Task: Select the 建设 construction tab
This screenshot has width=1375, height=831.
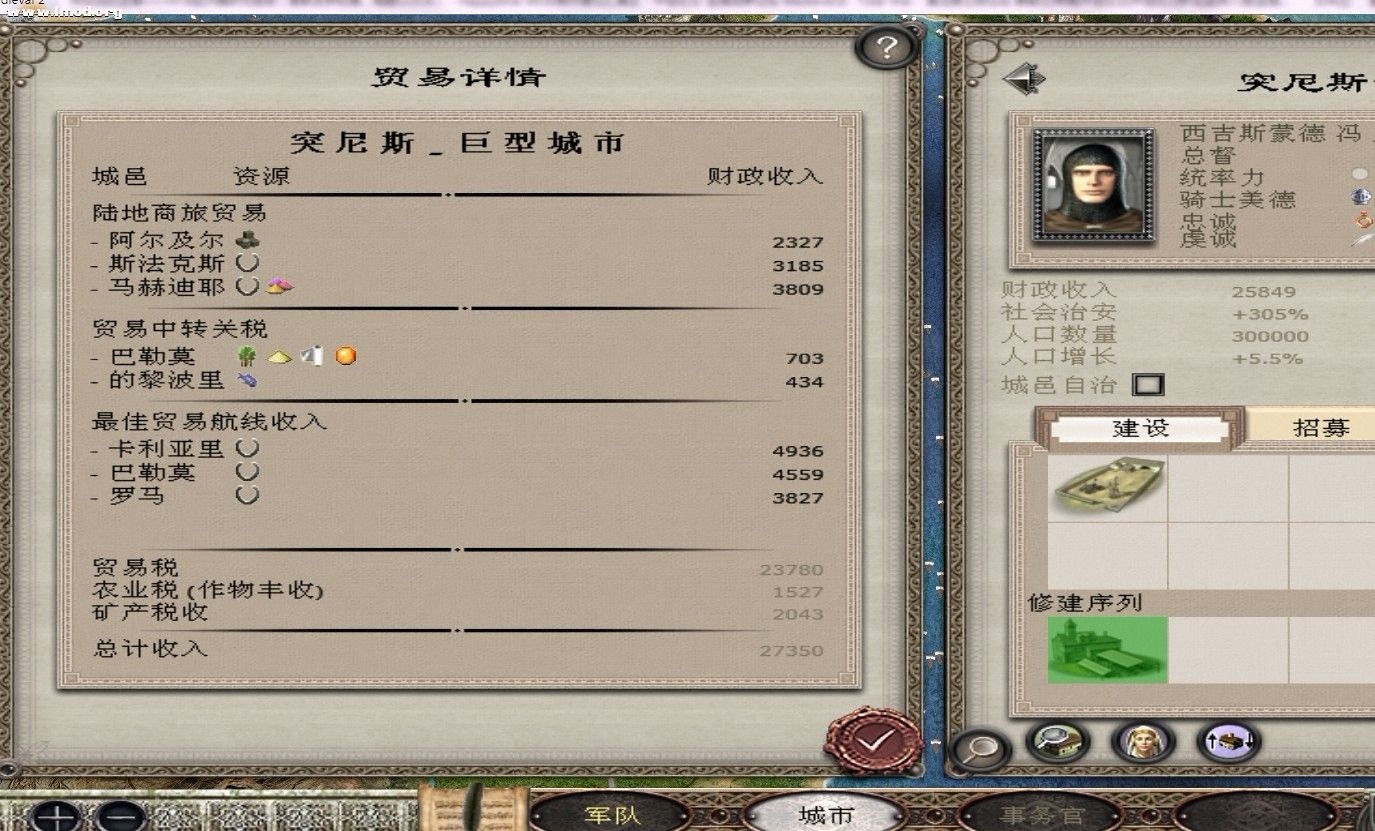Action: pos(1141,427)
